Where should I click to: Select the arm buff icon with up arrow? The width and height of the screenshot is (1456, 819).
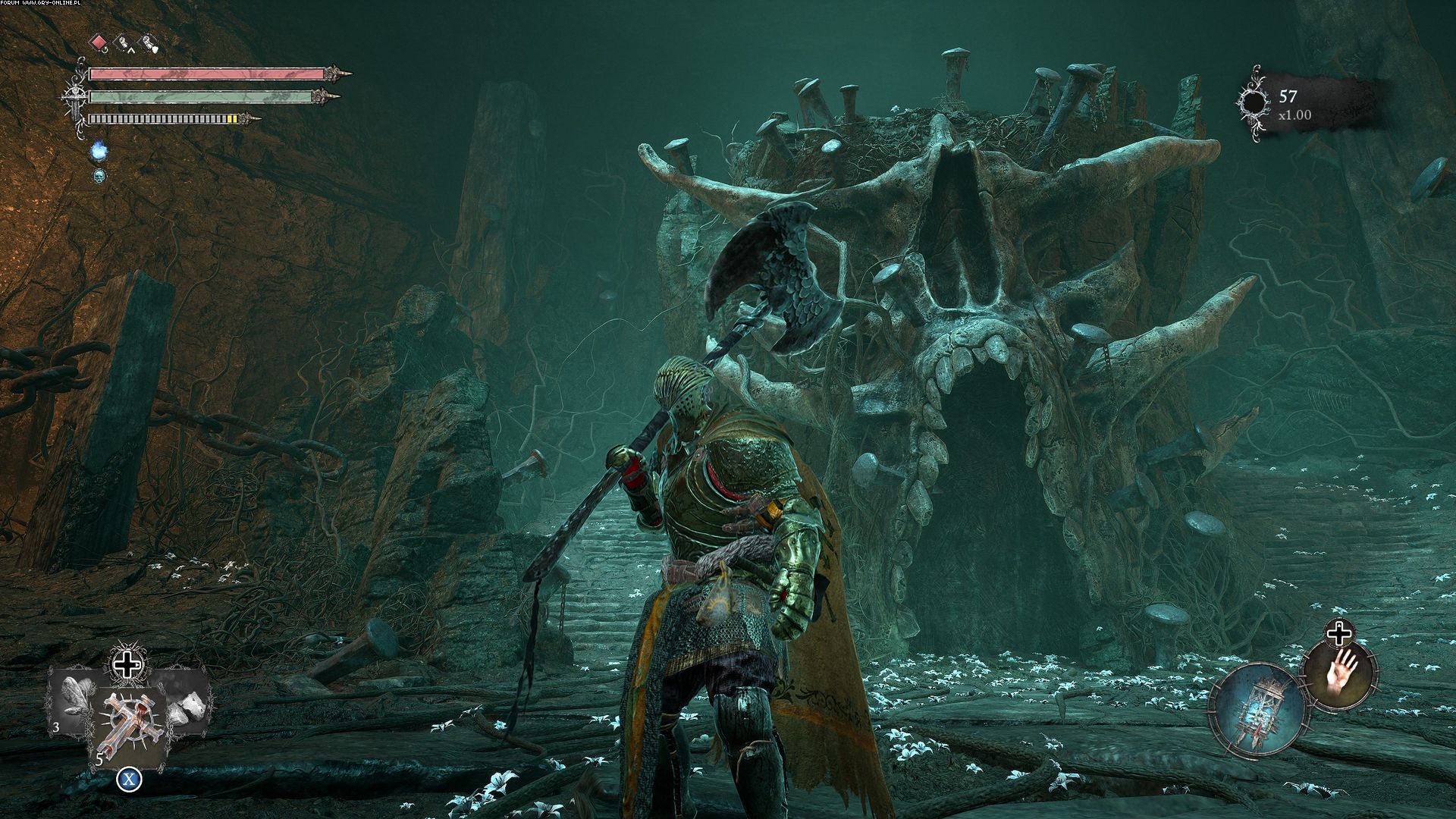(x=122, y=44)
